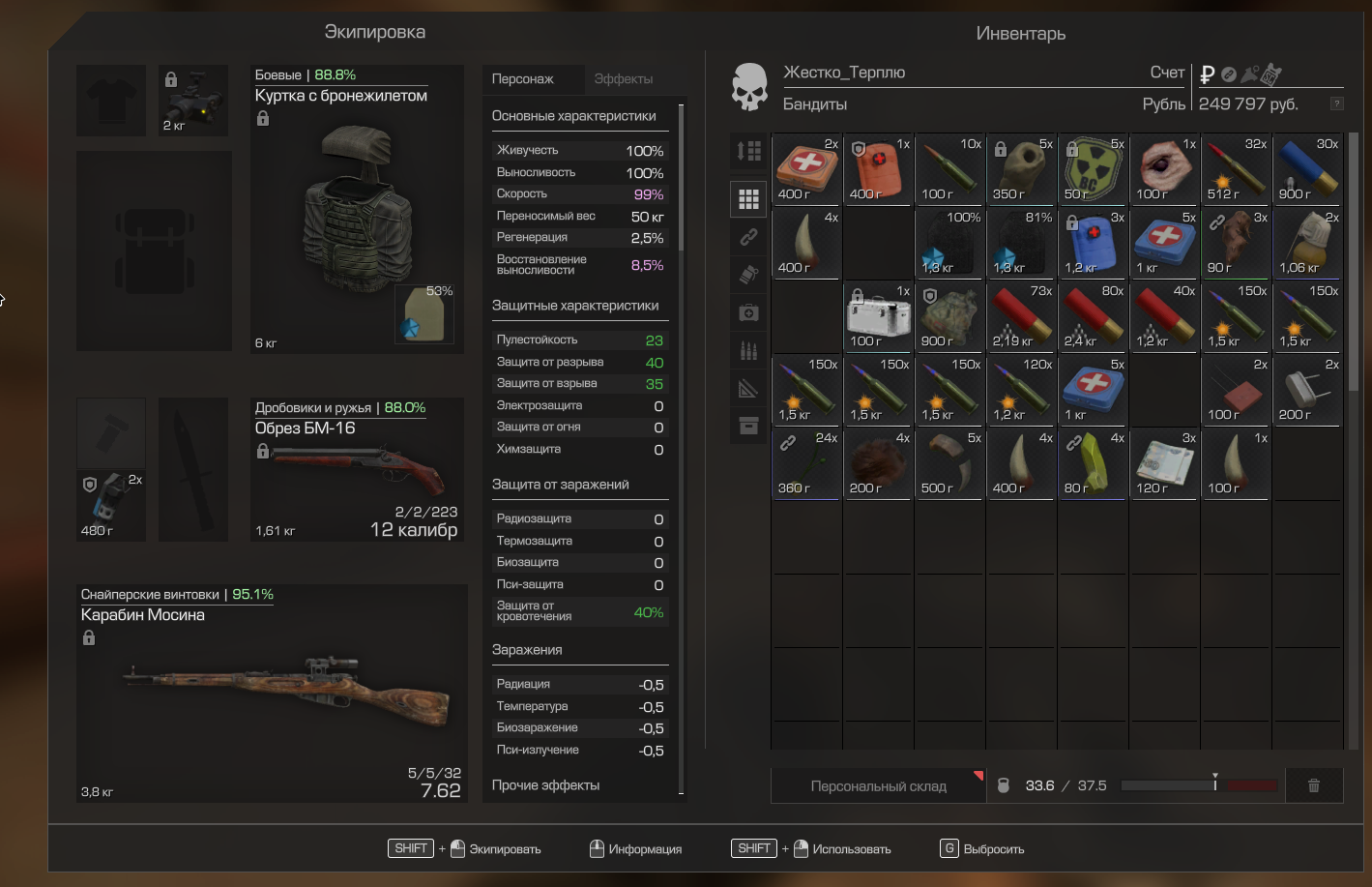
Task: Pick the metal case in inventory
Action: [x=878, y=316]
